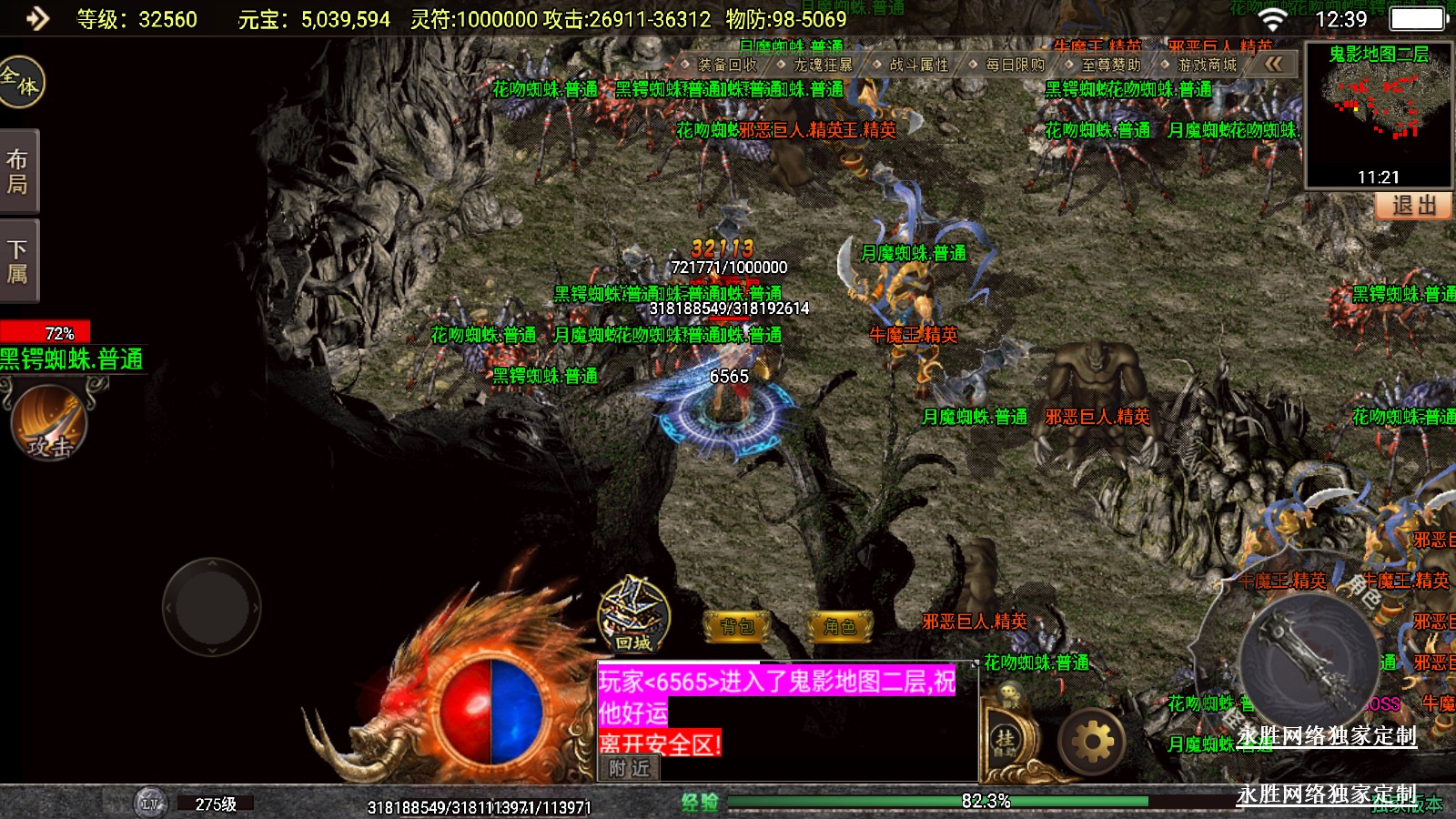Open the 游戏商城 game shop

1207,65
